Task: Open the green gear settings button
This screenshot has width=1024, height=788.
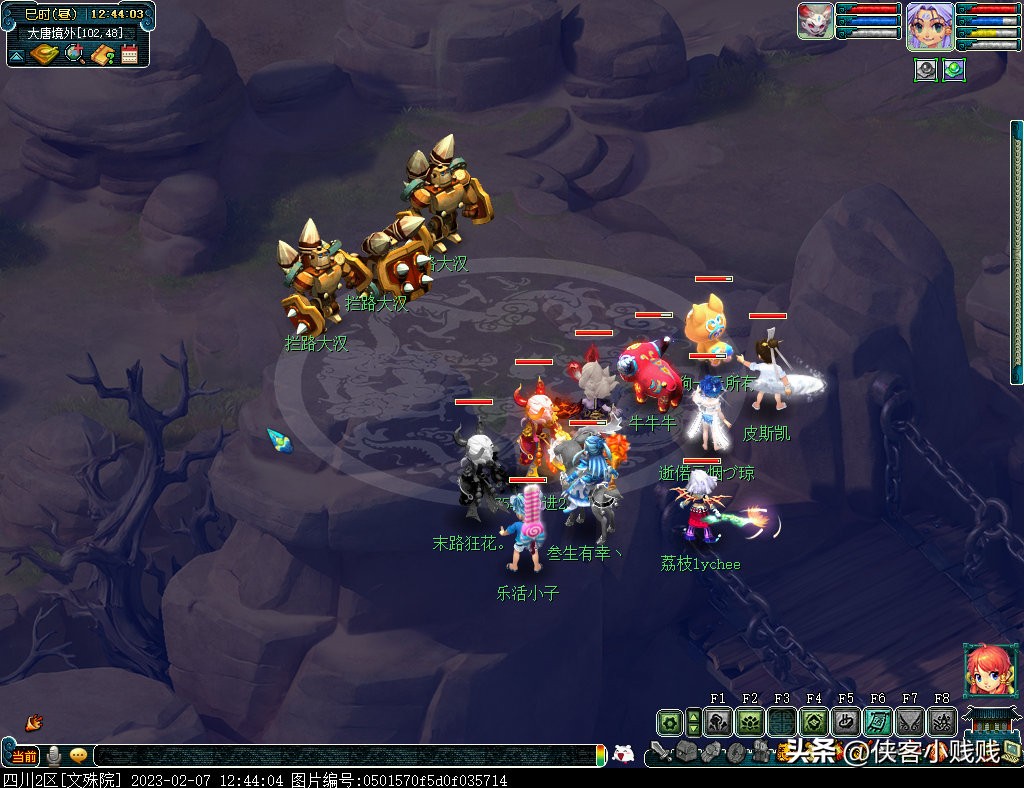Action: click(x=669, y=722)
